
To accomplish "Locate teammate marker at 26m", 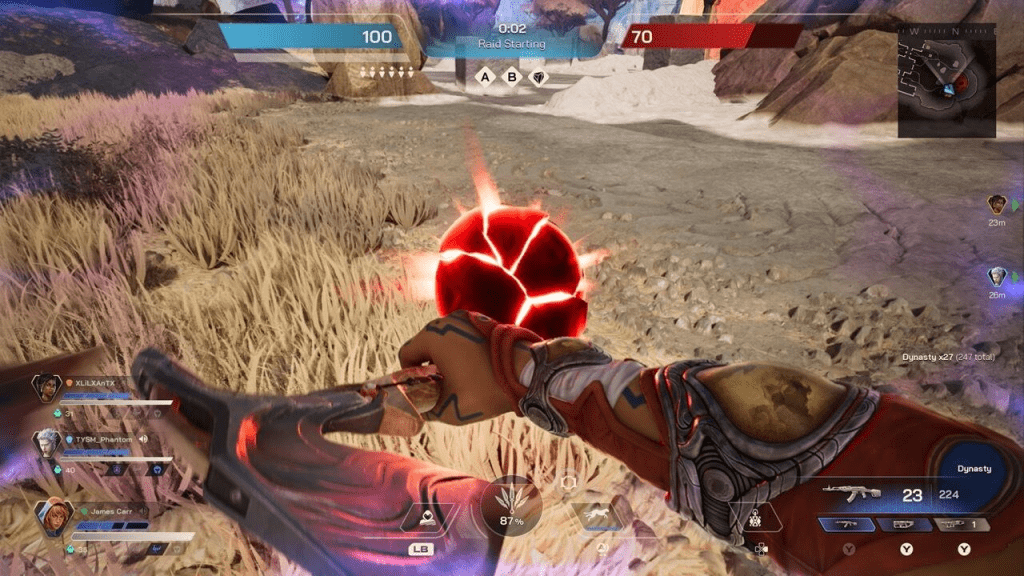I will coord(997,277).
